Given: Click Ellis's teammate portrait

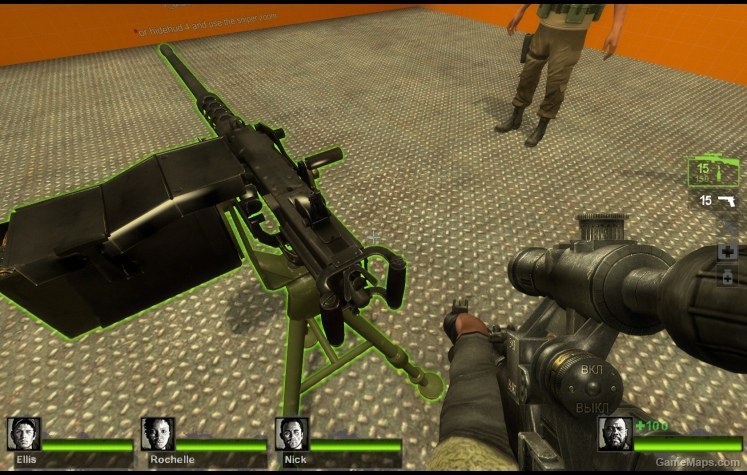Looking at the screenshot, I should [x=23, y=434].
